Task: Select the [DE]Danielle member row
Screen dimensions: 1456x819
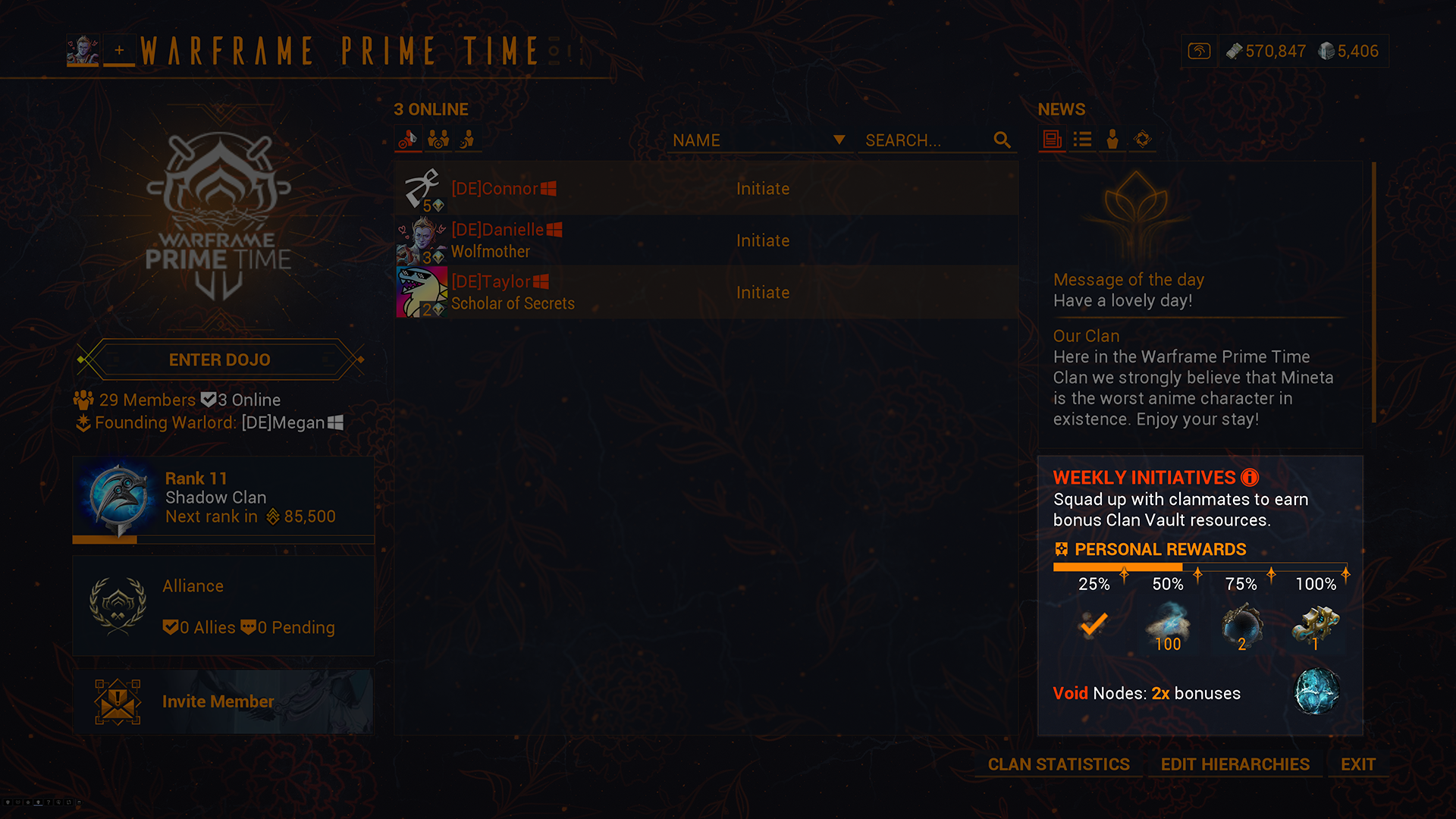Action: [705, 240]
